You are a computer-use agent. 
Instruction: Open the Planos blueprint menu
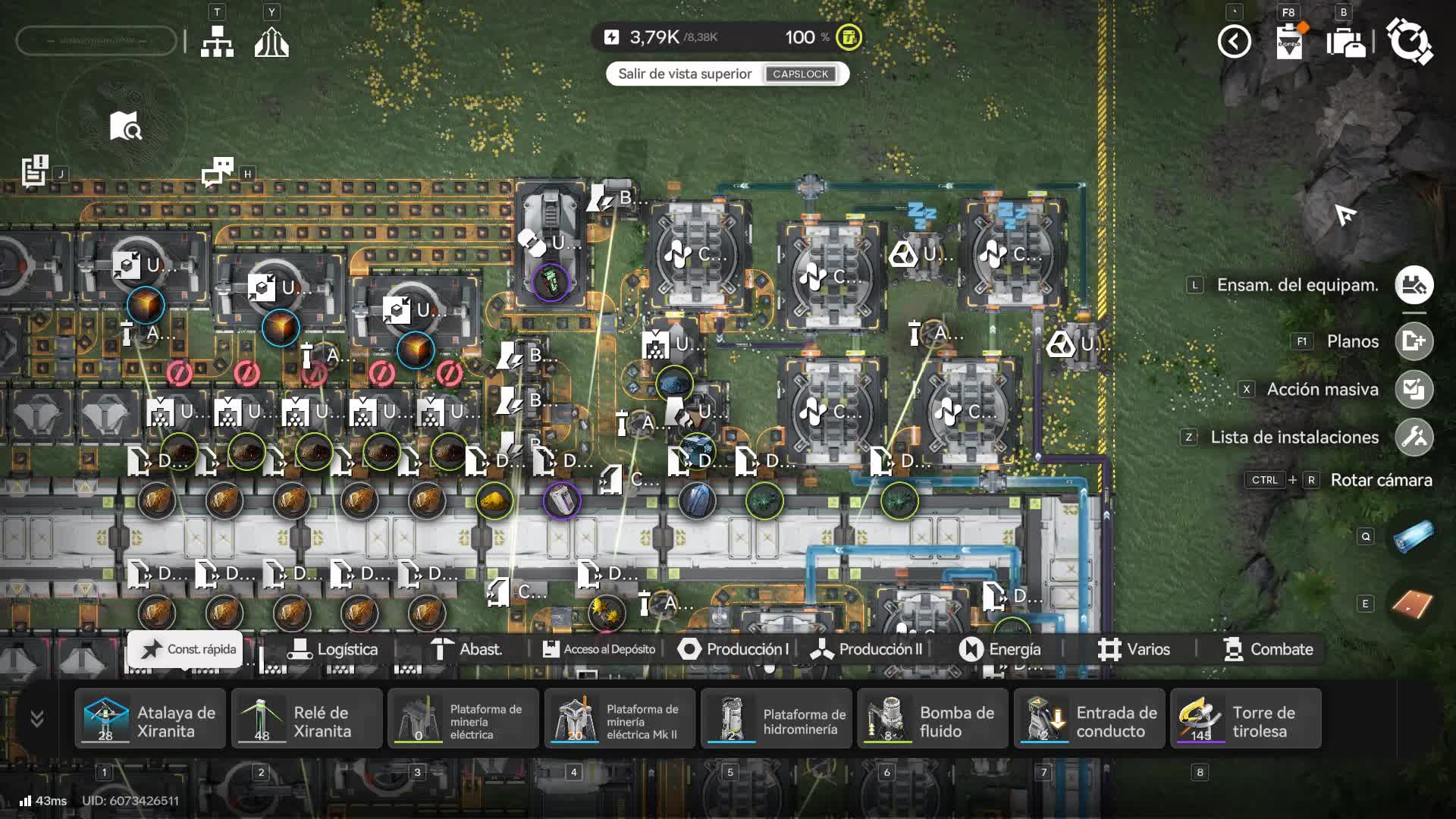point(1414,341)
